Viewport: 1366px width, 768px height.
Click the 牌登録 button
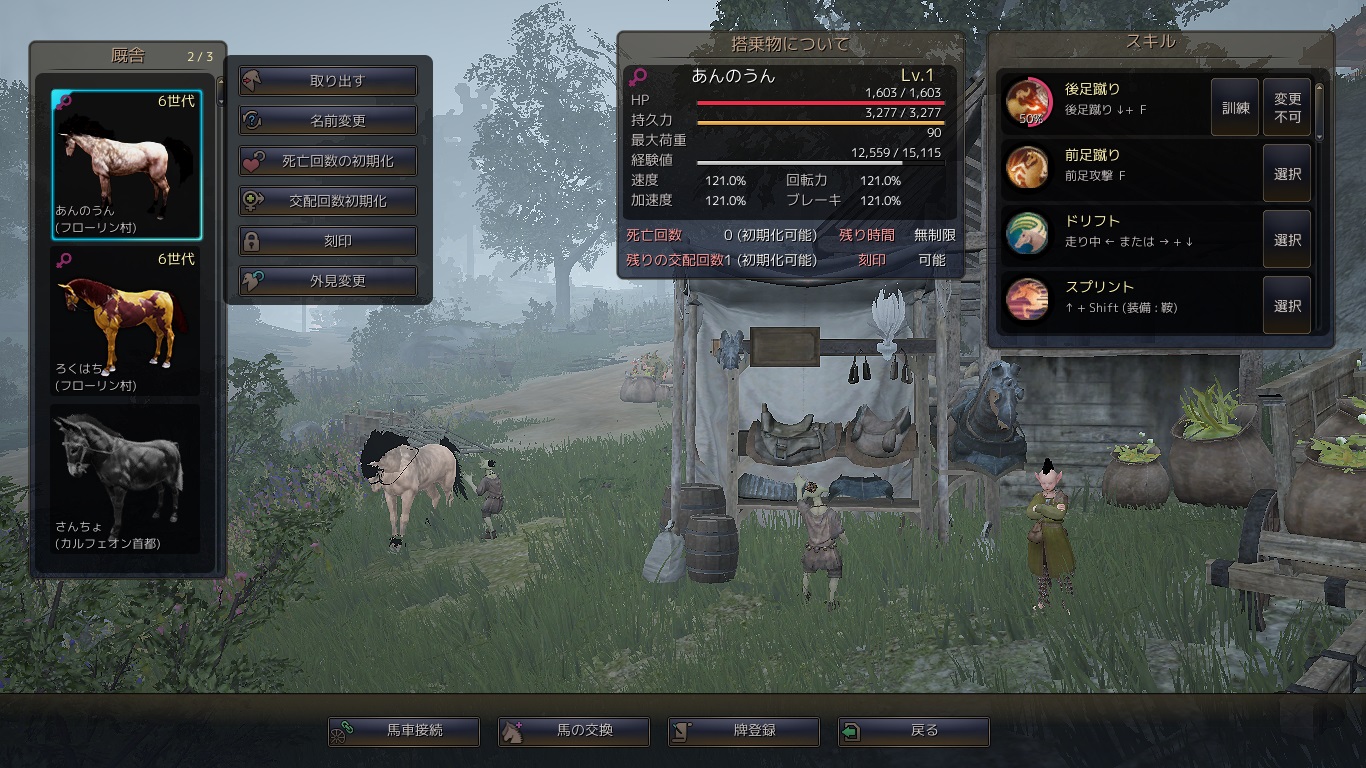744,731
